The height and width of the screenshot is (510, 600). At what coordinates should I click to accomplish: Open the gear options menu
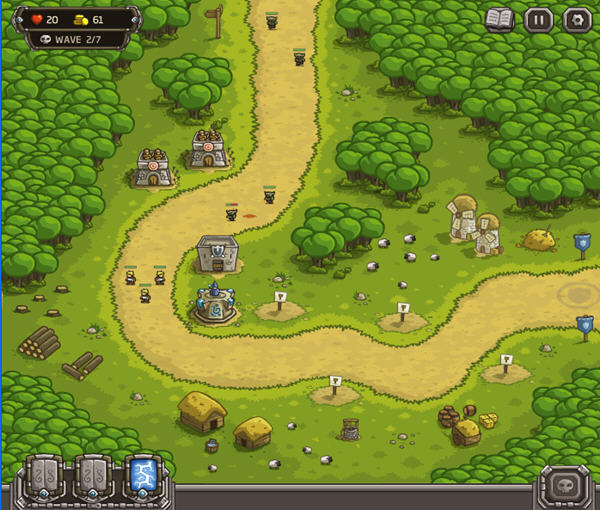pos(576,19)
